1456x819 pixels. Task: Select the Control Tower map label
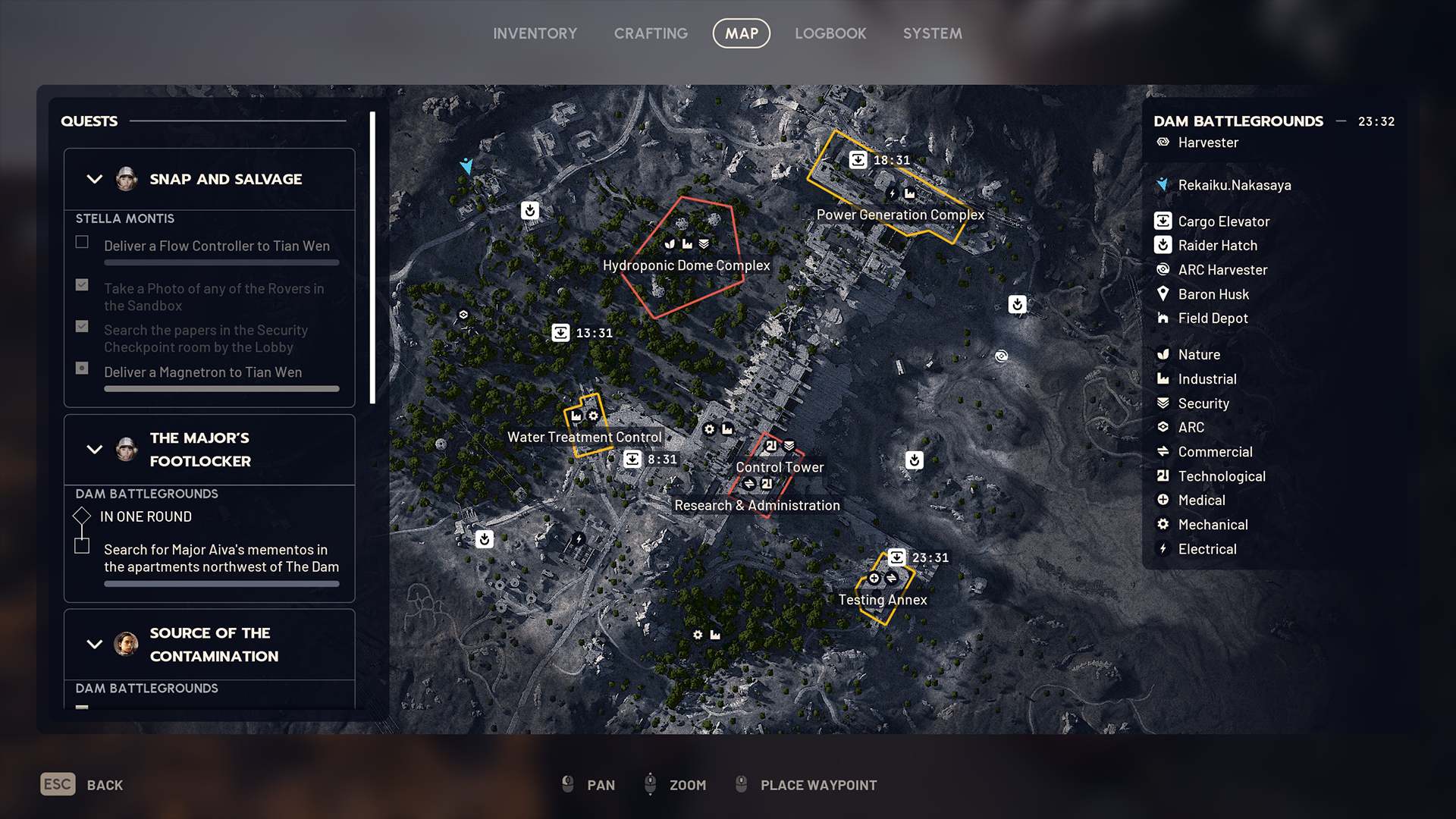[780, 467]
